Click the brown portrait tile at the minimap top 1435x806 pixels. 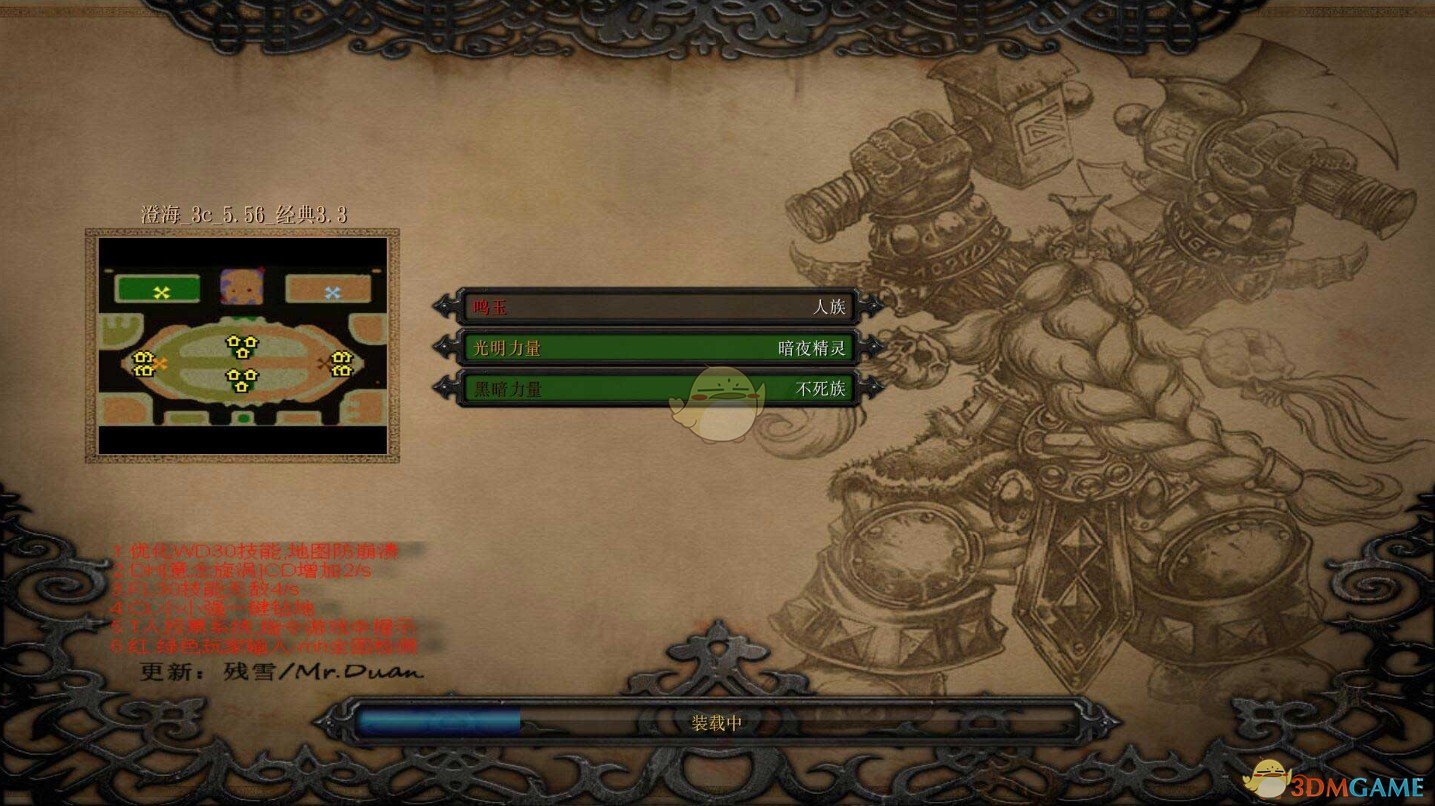tap(239, 286)
